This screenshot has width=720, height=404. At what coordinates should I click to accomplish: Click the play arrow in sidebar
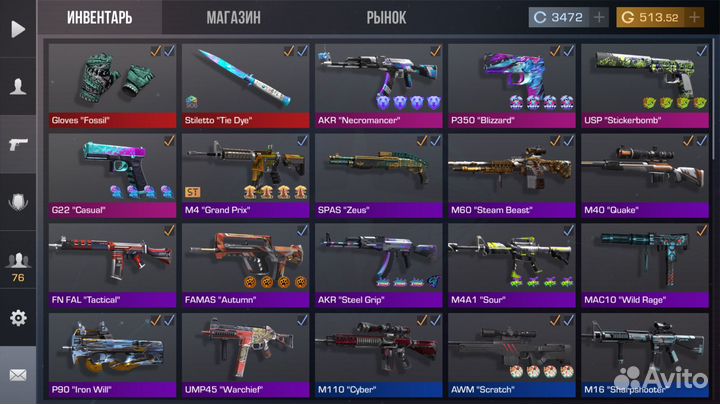[17, 28]
